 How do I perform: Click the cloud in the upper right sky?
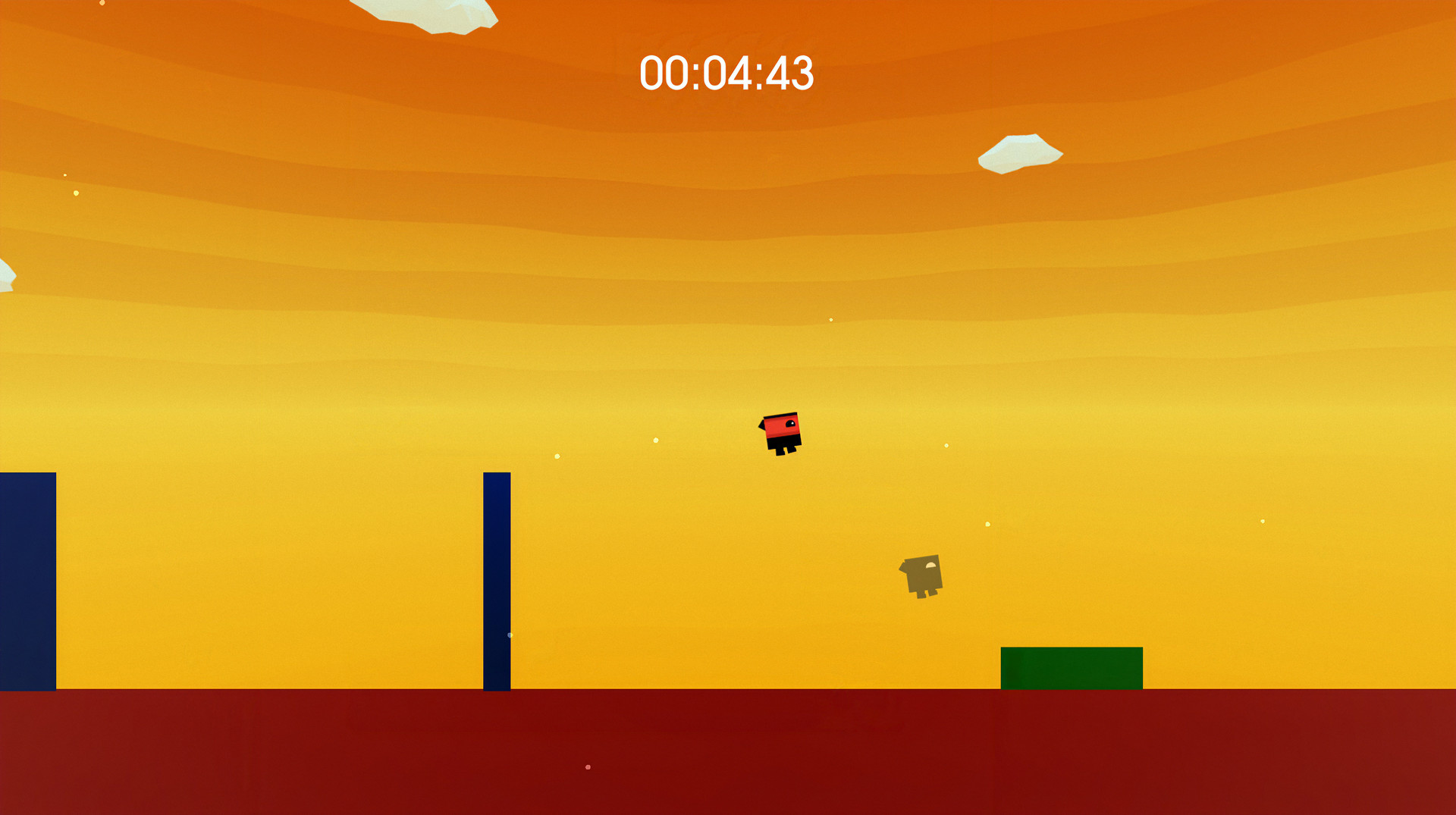coord(1020,150)
